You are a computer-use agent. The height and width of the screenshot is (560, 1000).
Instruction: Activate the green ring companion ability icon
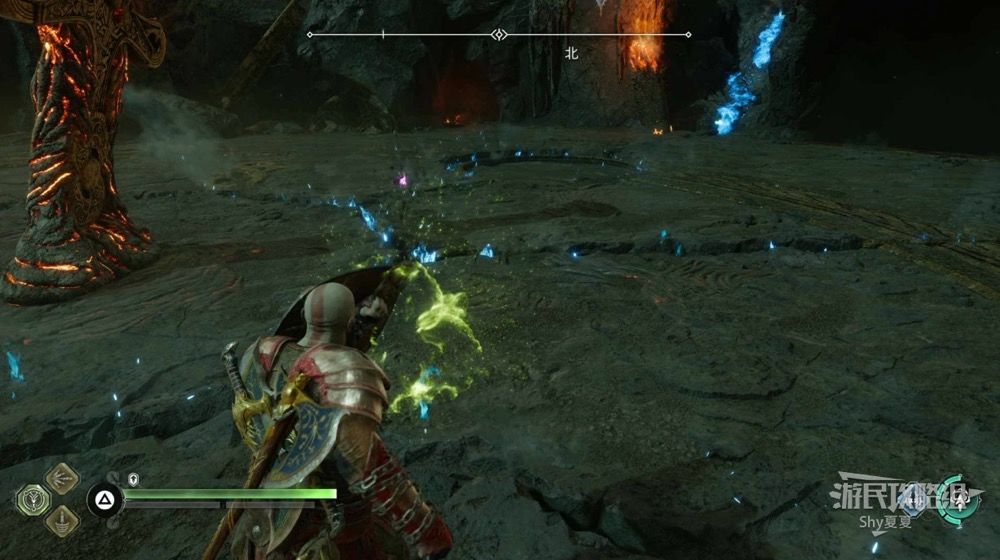[x=958, y=500]
